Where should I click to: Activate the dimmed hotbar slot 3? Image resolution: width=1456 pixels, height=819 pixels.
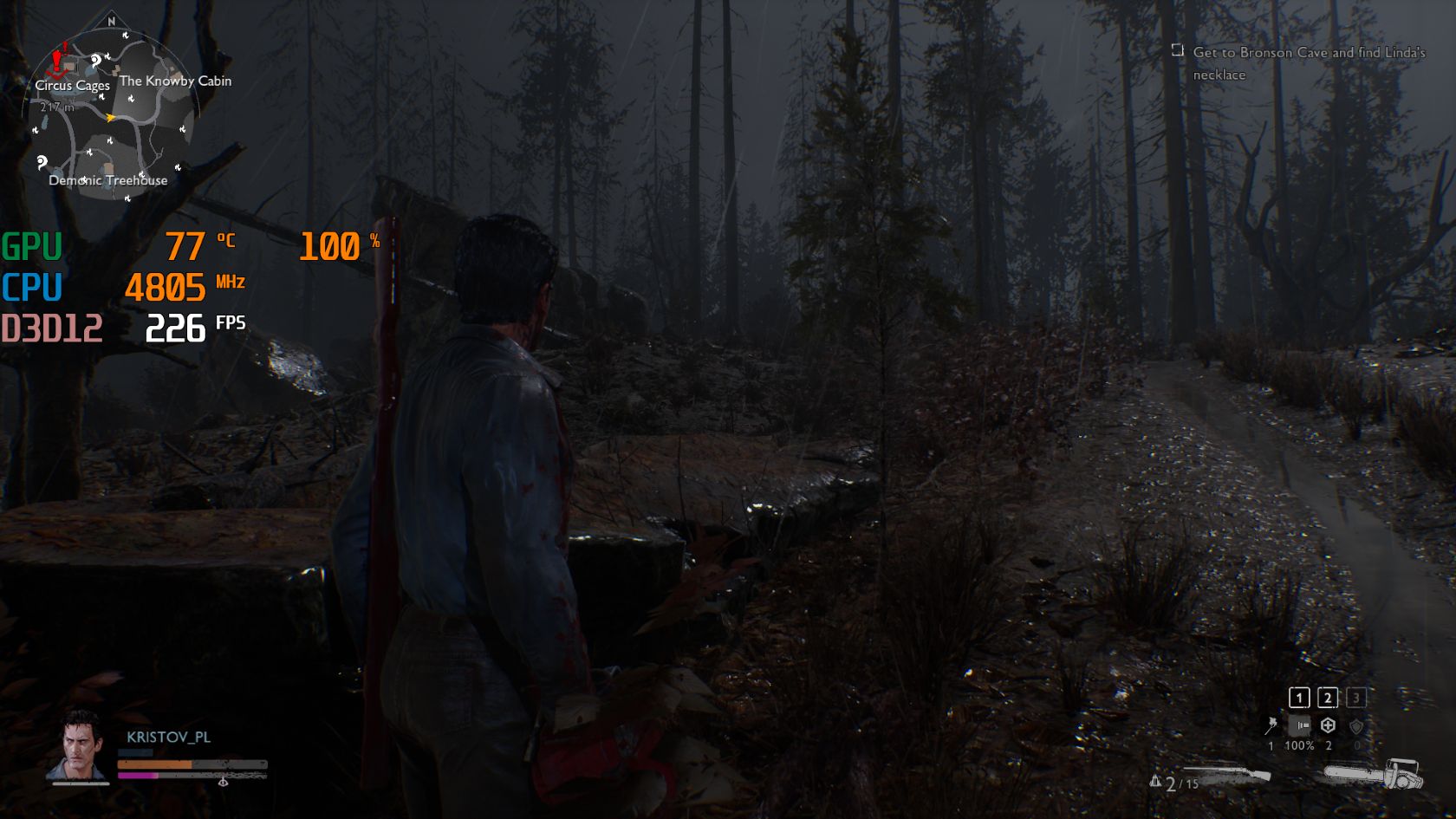[1356, 698]
